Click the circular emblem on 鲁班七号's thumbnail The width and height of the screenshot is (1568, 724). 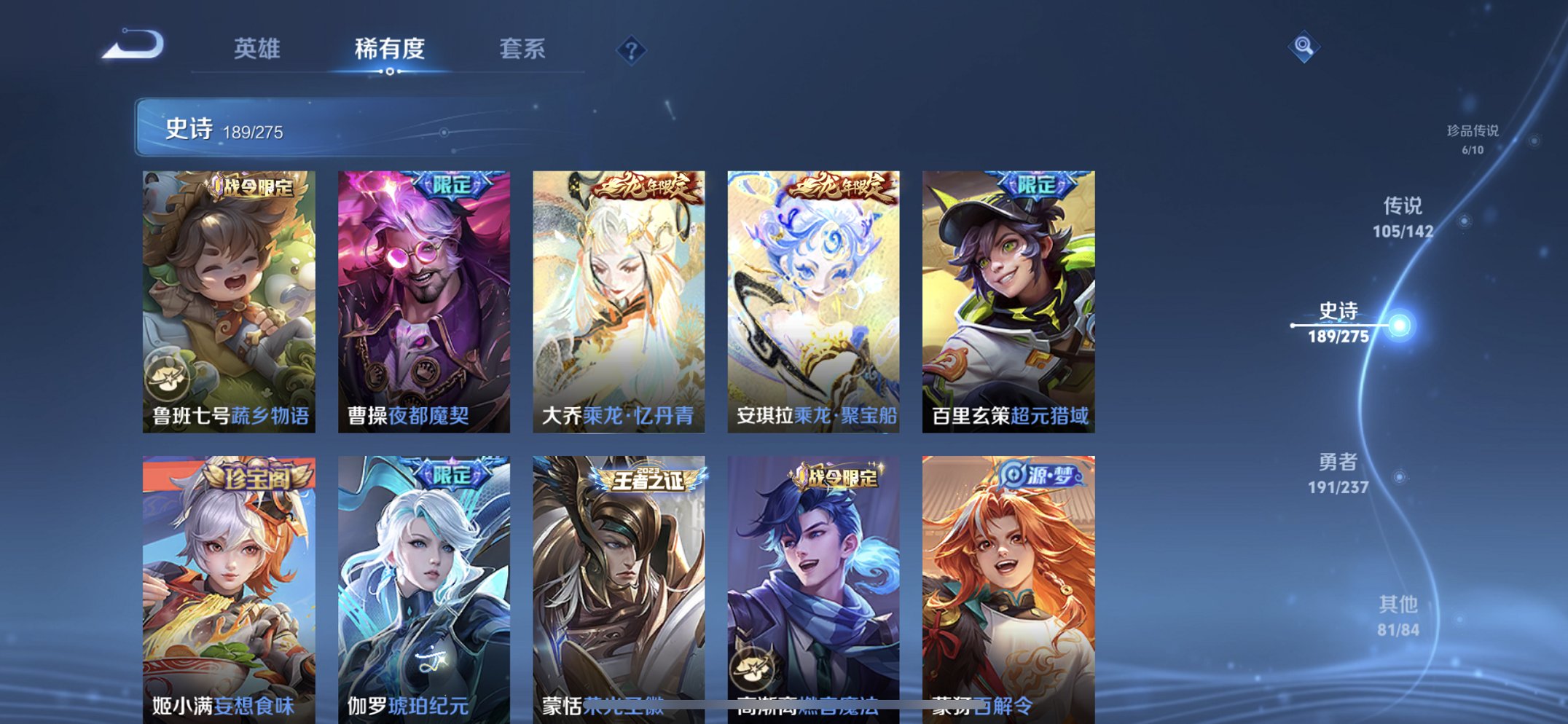168,377
